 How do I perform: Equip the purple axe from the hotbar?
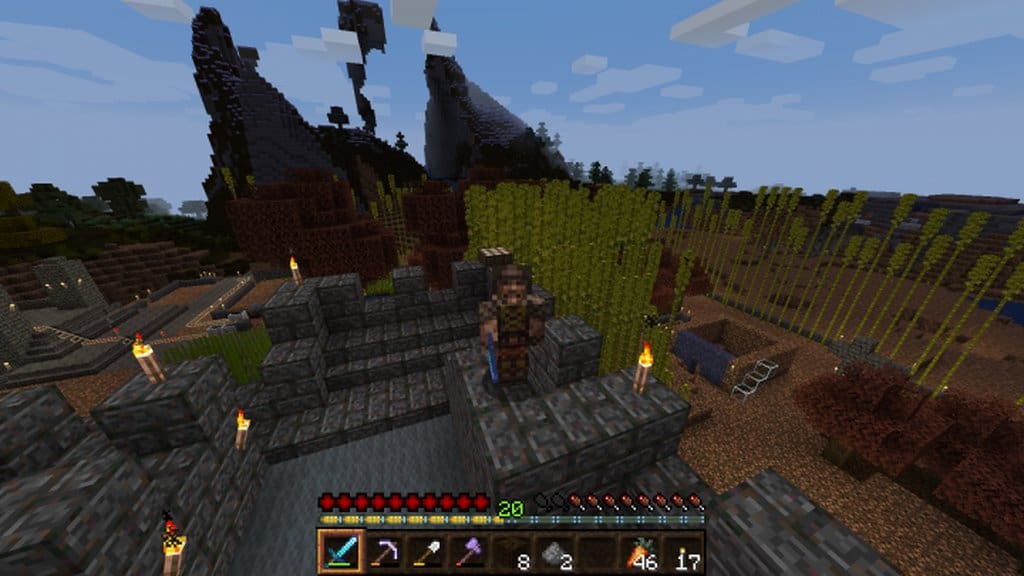click(x=468, y=551)
